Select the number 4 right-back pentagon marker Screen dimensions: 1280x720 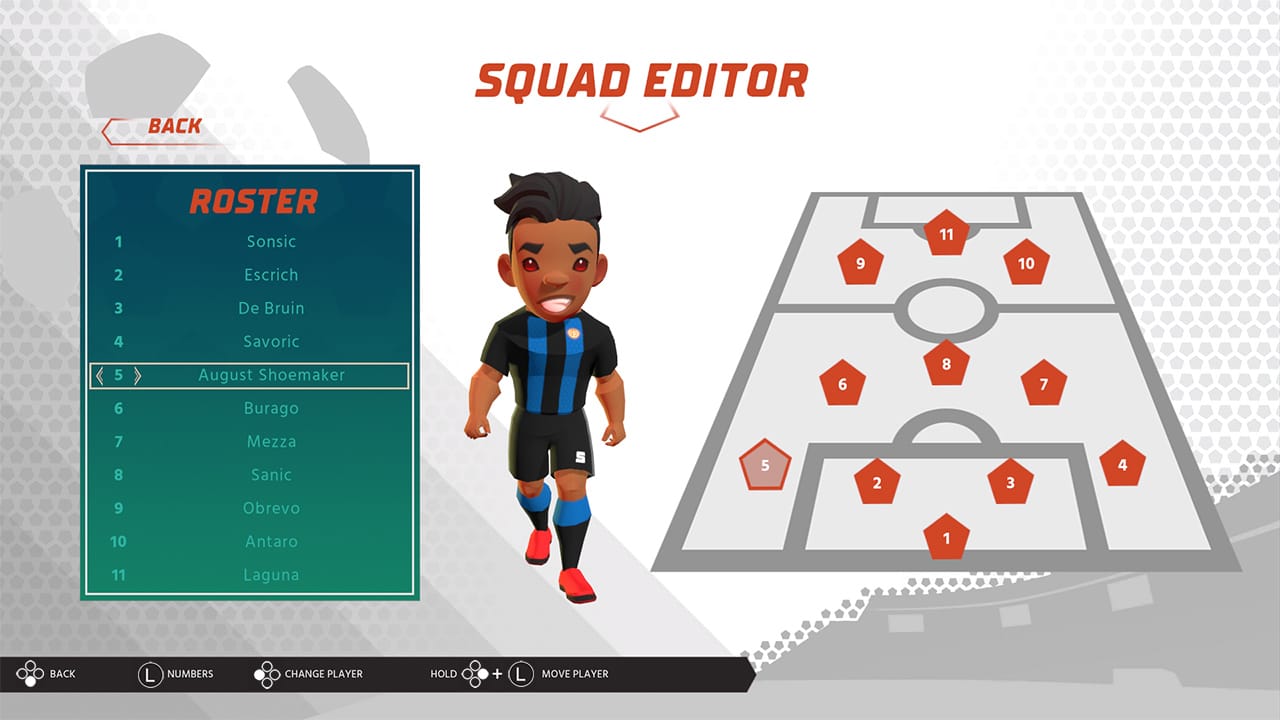point(1122,461)
